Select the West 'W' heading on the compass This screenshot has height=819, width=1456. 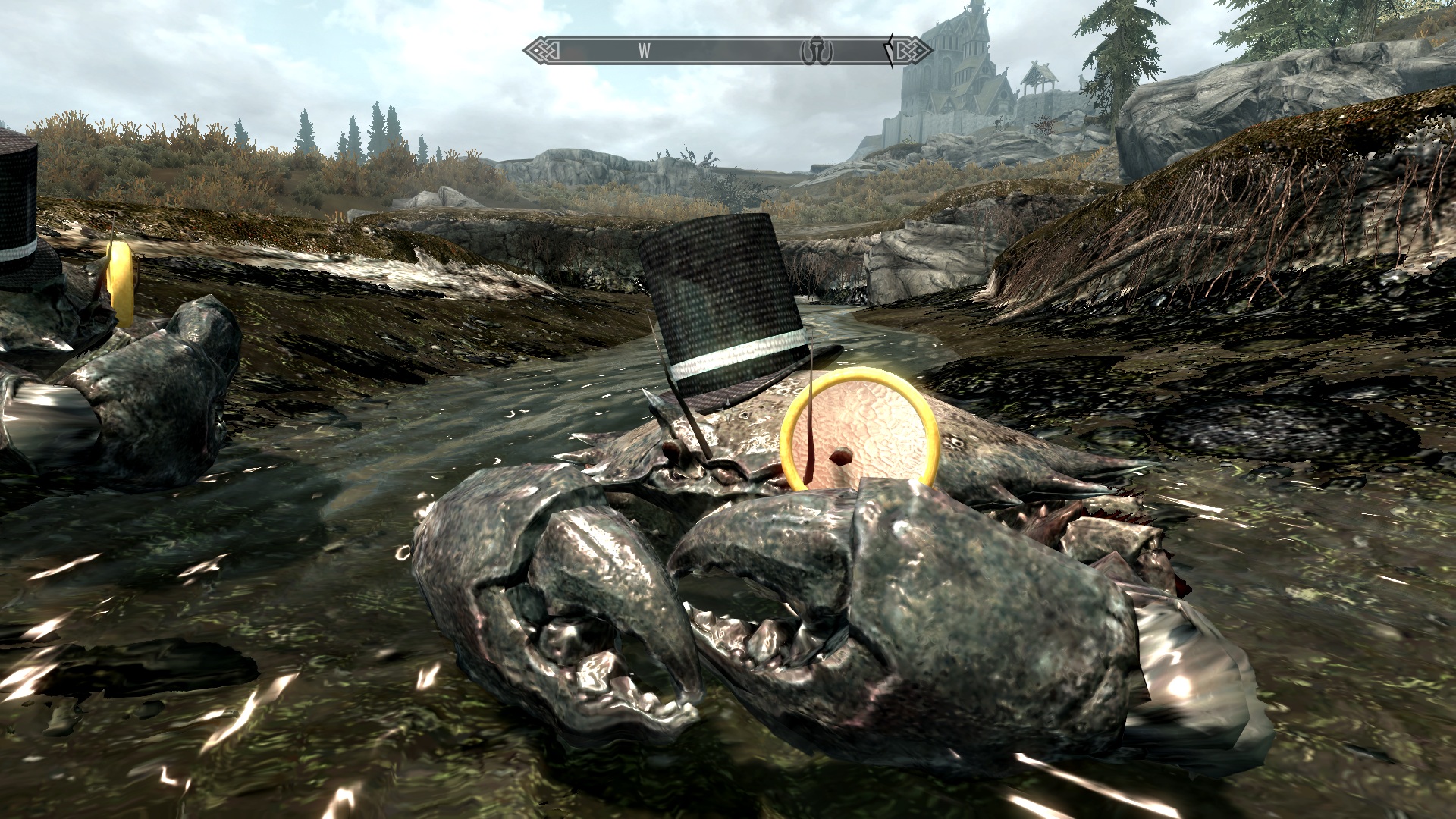click(x=645, y=51)
